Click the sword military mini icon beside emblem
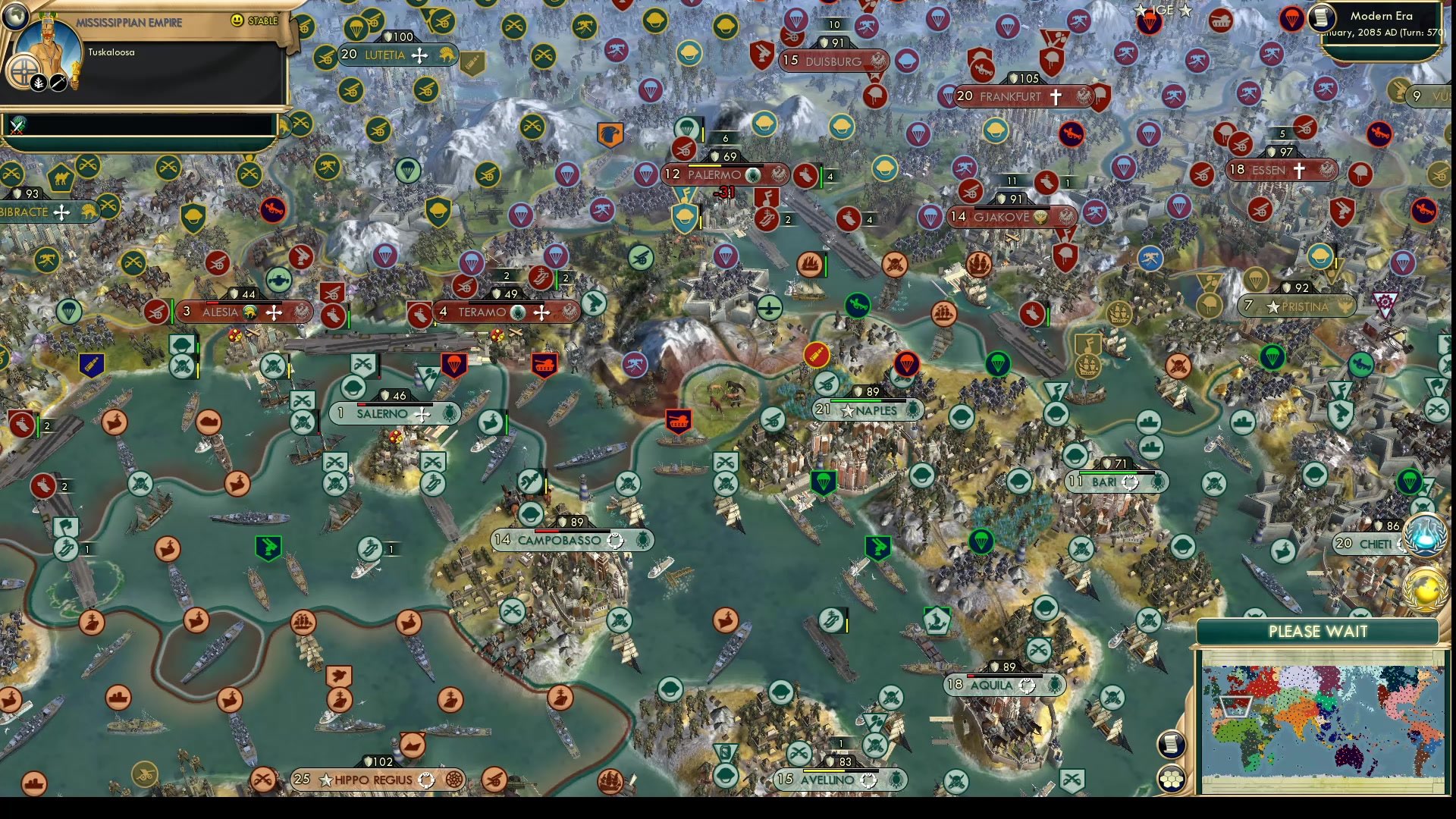 point(57,82)
